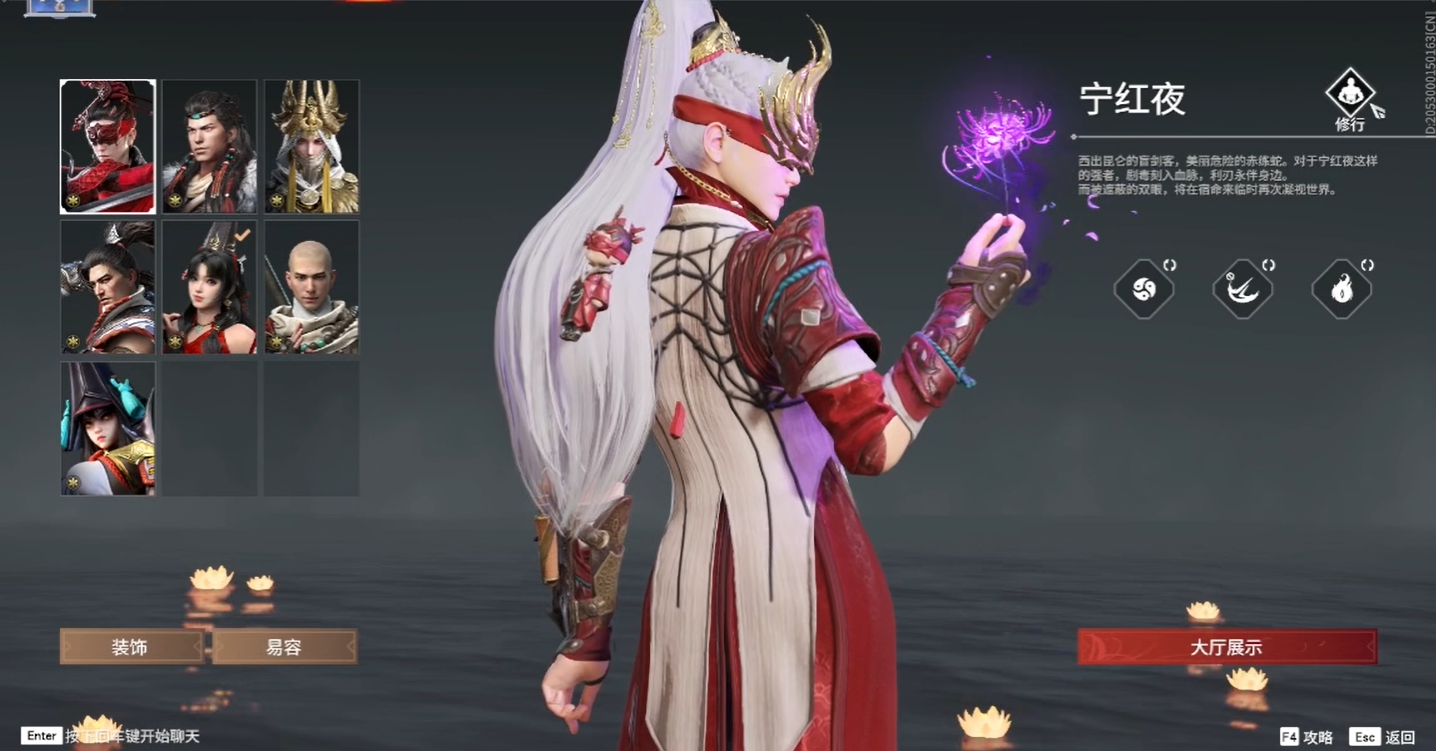Select the bald monk character portrait

click(310, 288)
